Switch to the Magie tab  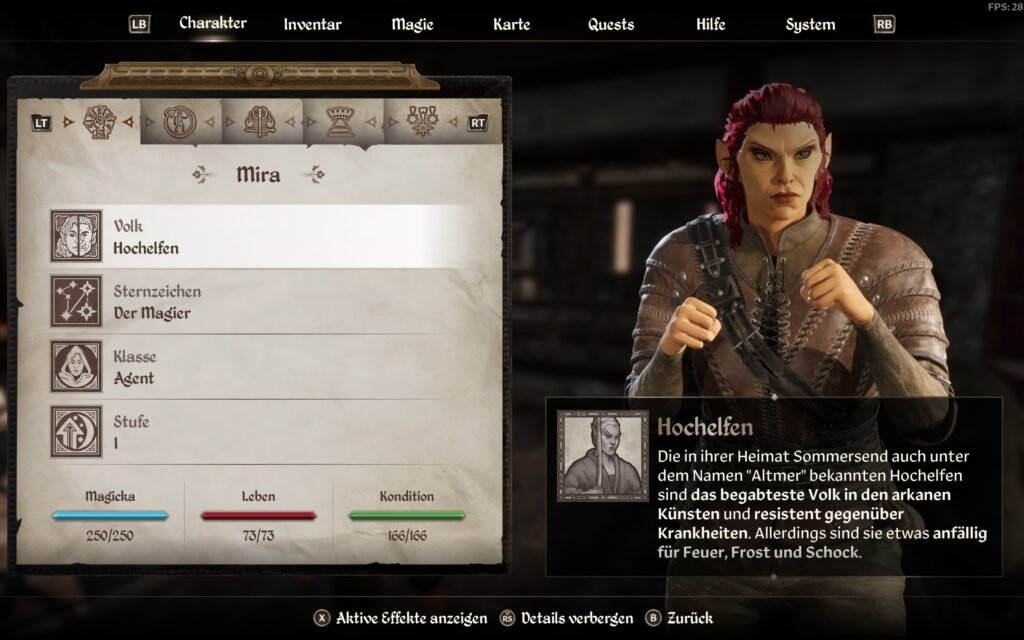click(412, 24)
